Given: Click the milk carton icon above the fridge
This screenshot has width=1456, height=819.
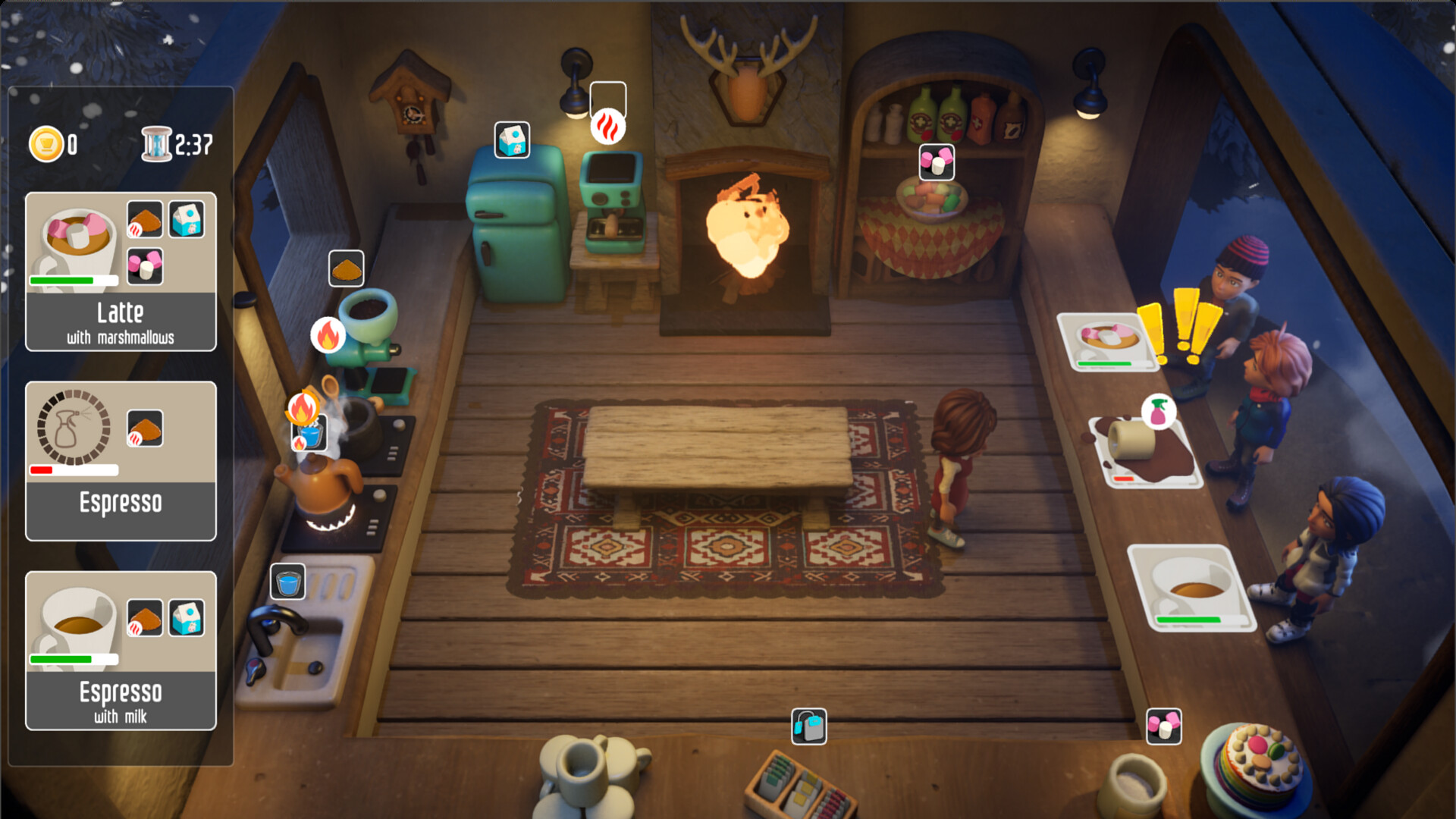Looking at the screenshot, I should 512,140.
